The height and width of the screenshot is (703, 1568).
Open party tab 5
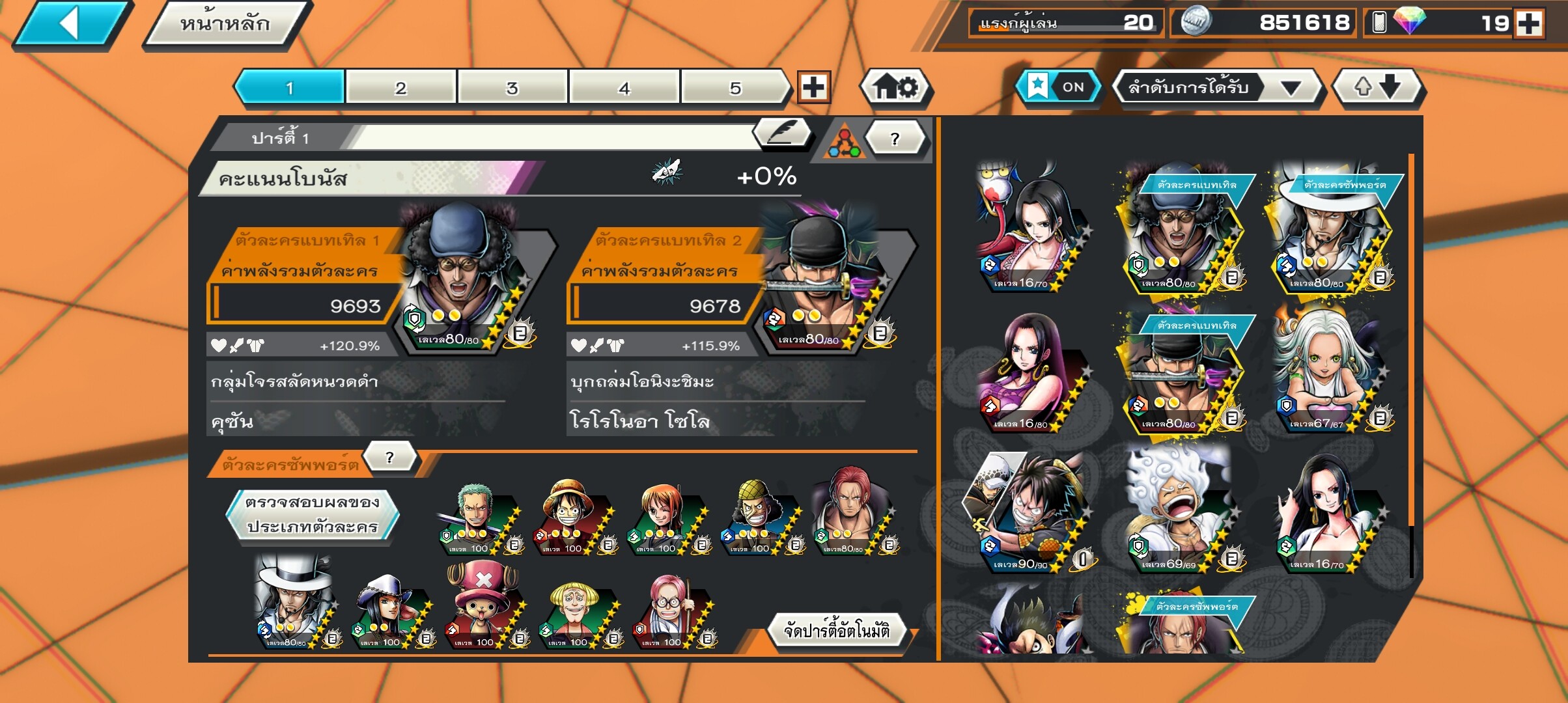736,88
